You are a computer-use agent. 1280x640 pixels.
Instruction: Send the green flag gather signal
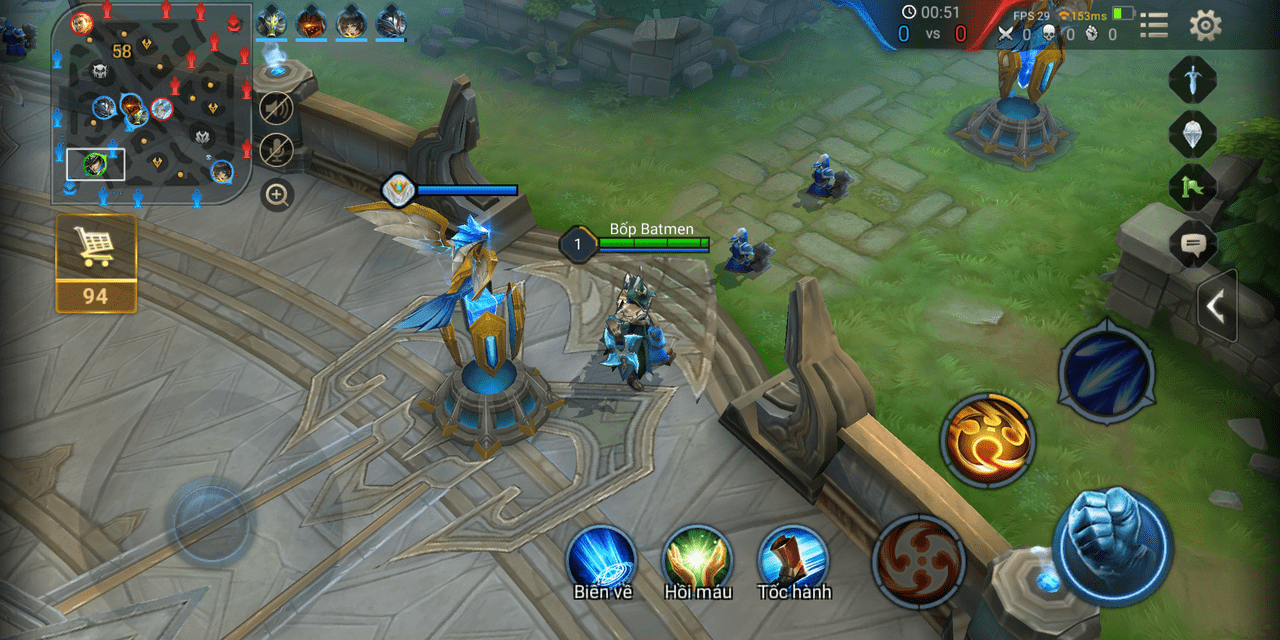tap(1192, 187)
